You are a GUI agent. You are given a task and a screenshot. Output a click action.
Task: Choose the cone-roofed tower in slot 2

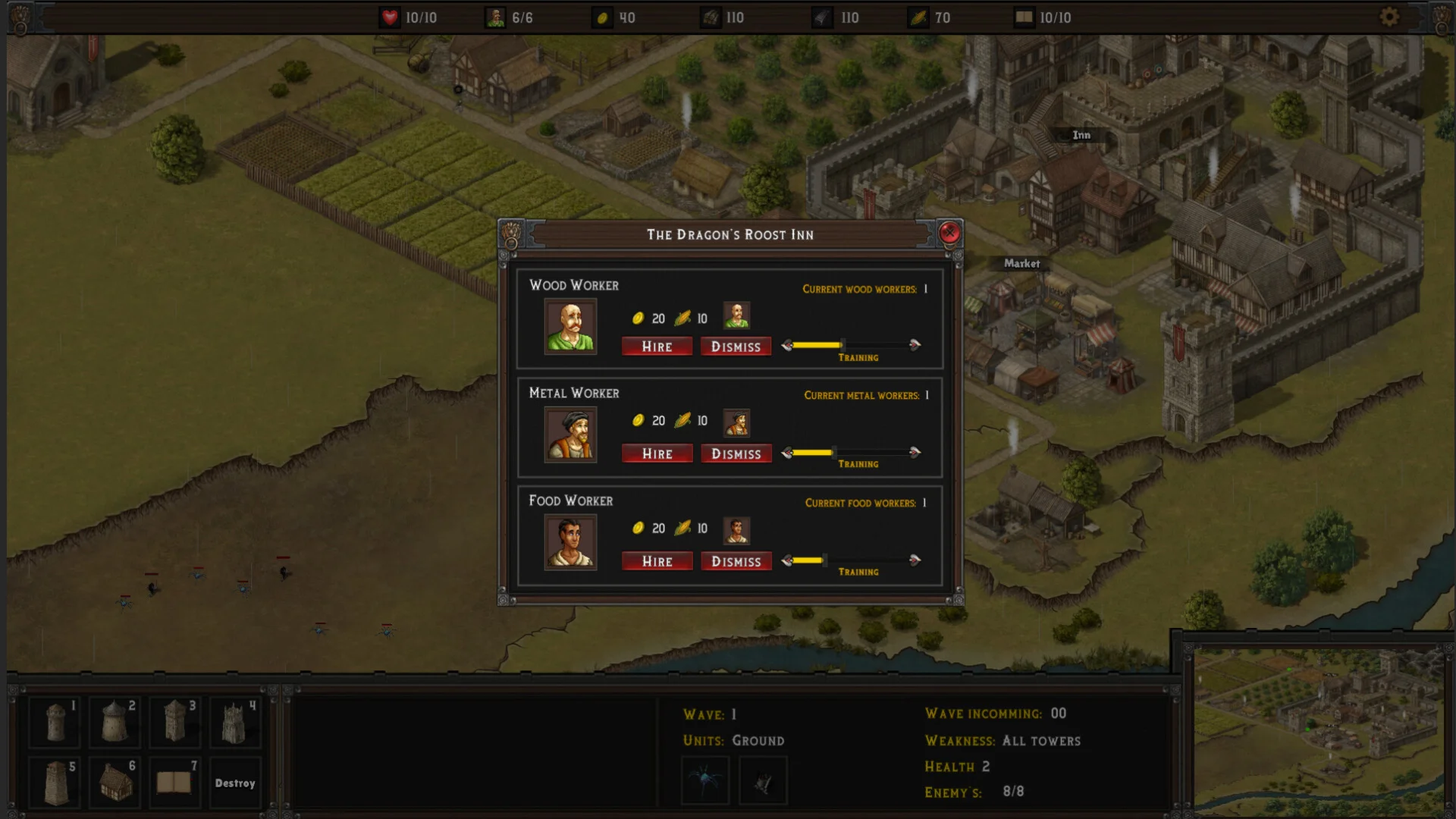point(115,721)
